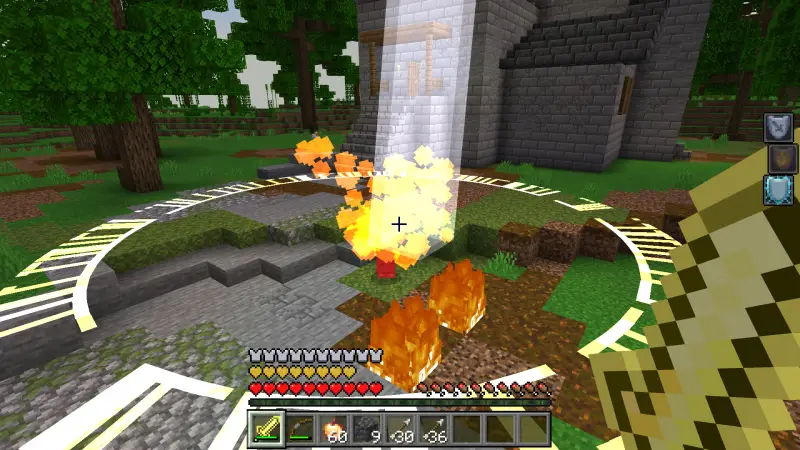The height and width of the screenshot is (450, 800).
Task: Choose the fire charge stack of 60
Action: [x=333, y=428]
